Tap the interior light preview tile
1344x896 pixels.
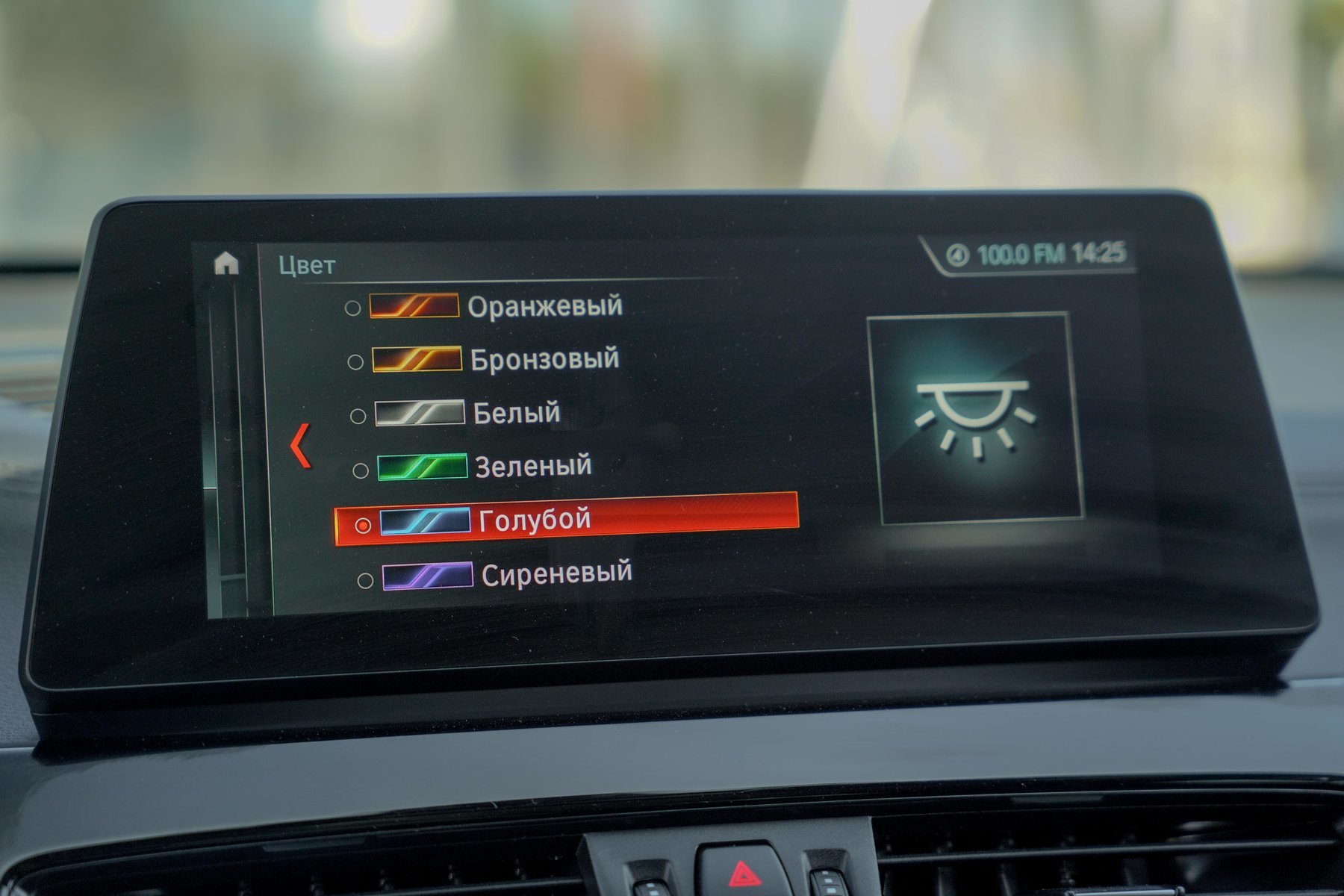point(975,417)
